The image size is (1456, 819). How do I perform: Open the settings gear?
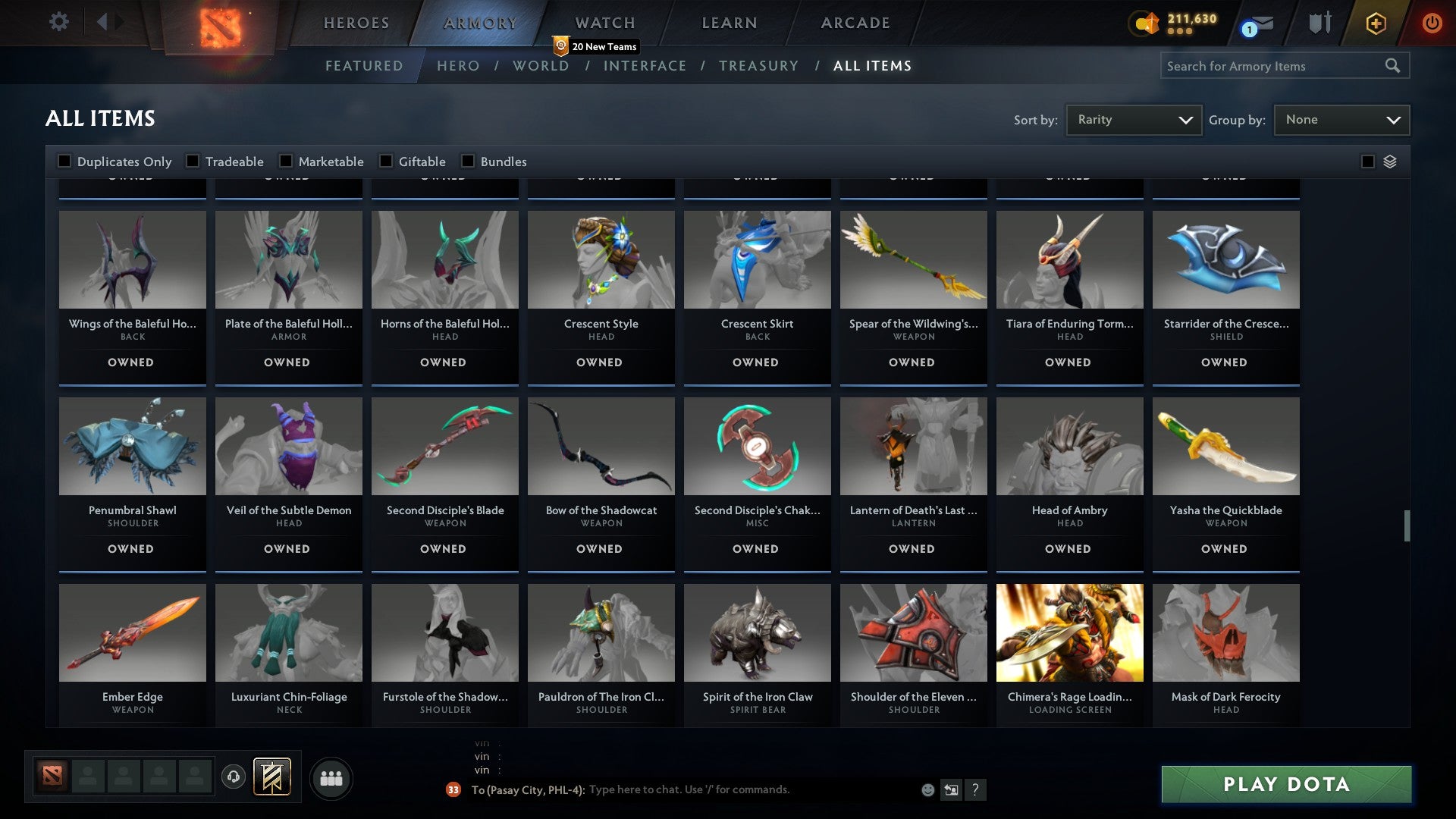click(x=58, y=22)
